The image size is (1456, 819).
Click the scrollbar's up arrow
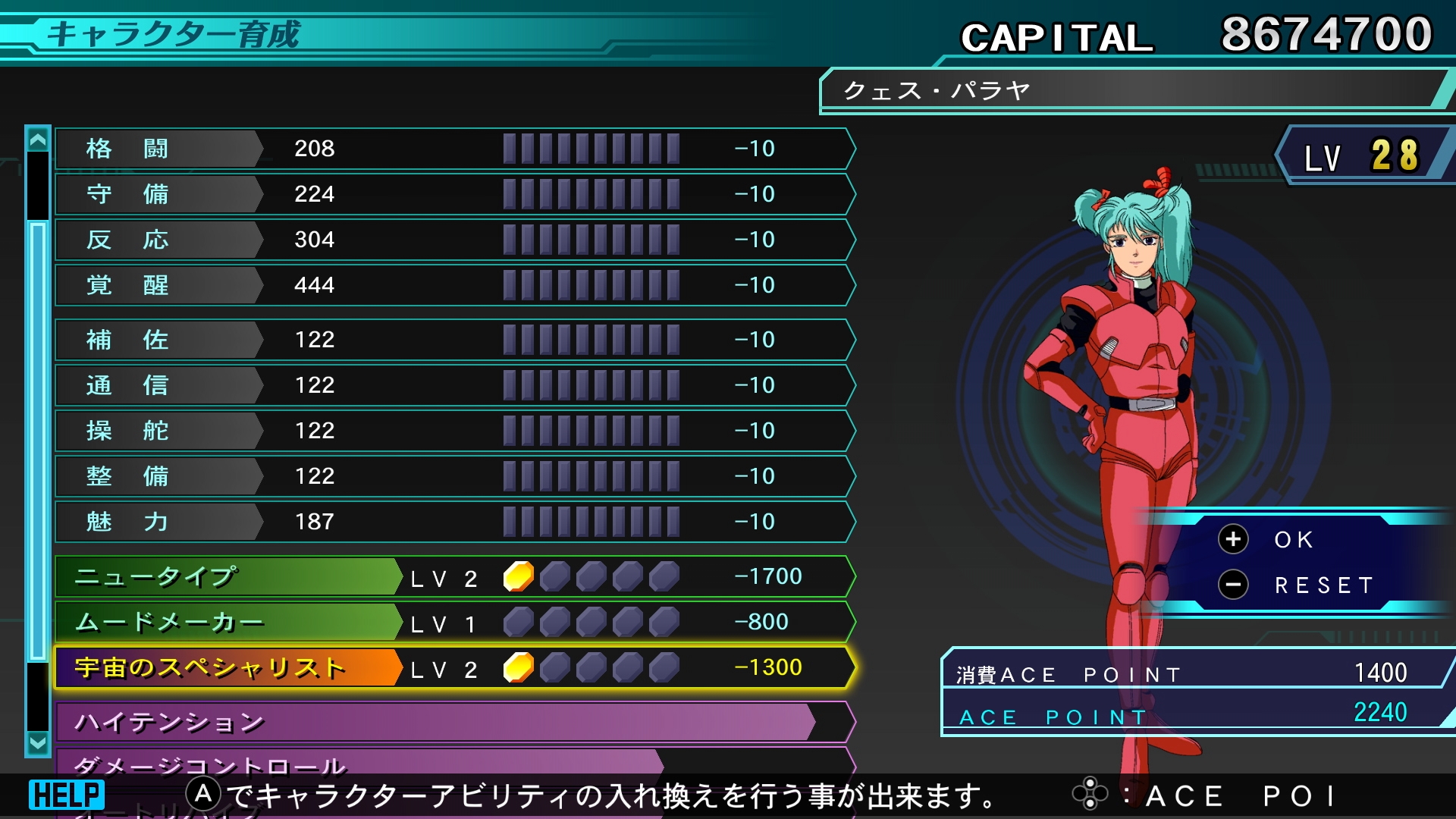[x=37, y=140]
